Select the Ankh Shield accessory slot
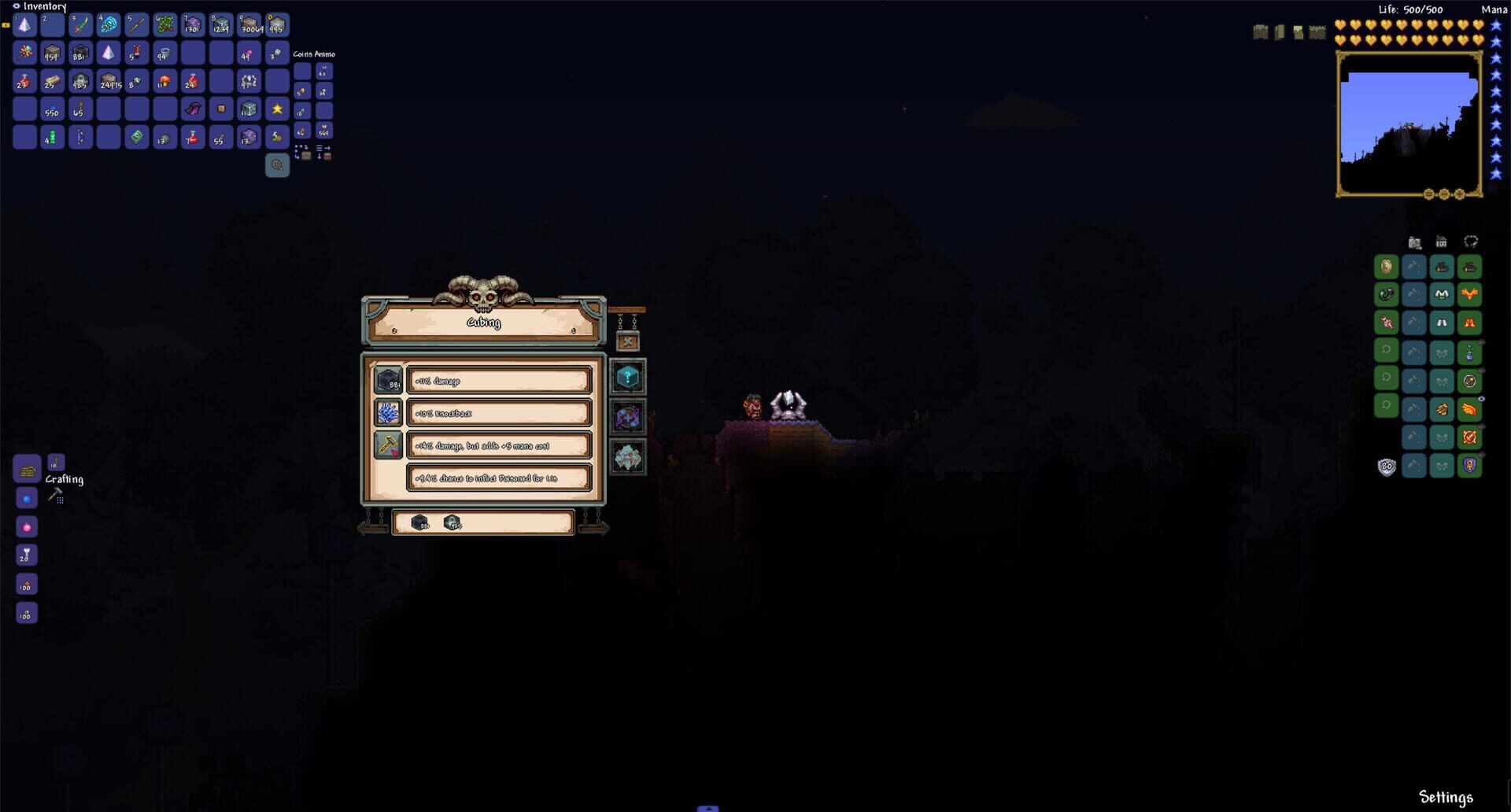 pyautogui.click(x=1469, y=465)
